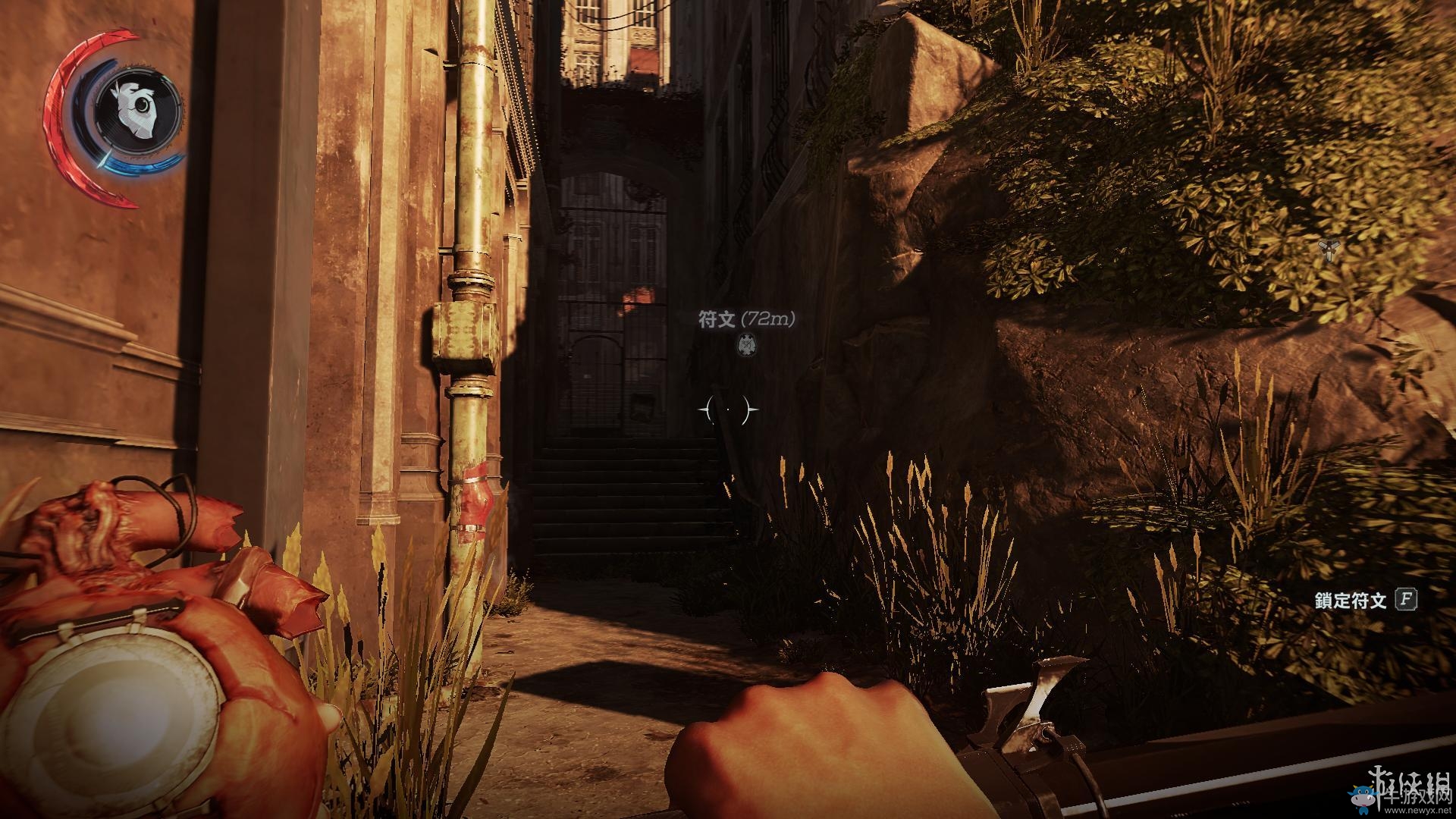The width and height of the screenshot is (1456, 819).
Task: Click the rune marker icon labeled 72m
Action: click(747, 344)
